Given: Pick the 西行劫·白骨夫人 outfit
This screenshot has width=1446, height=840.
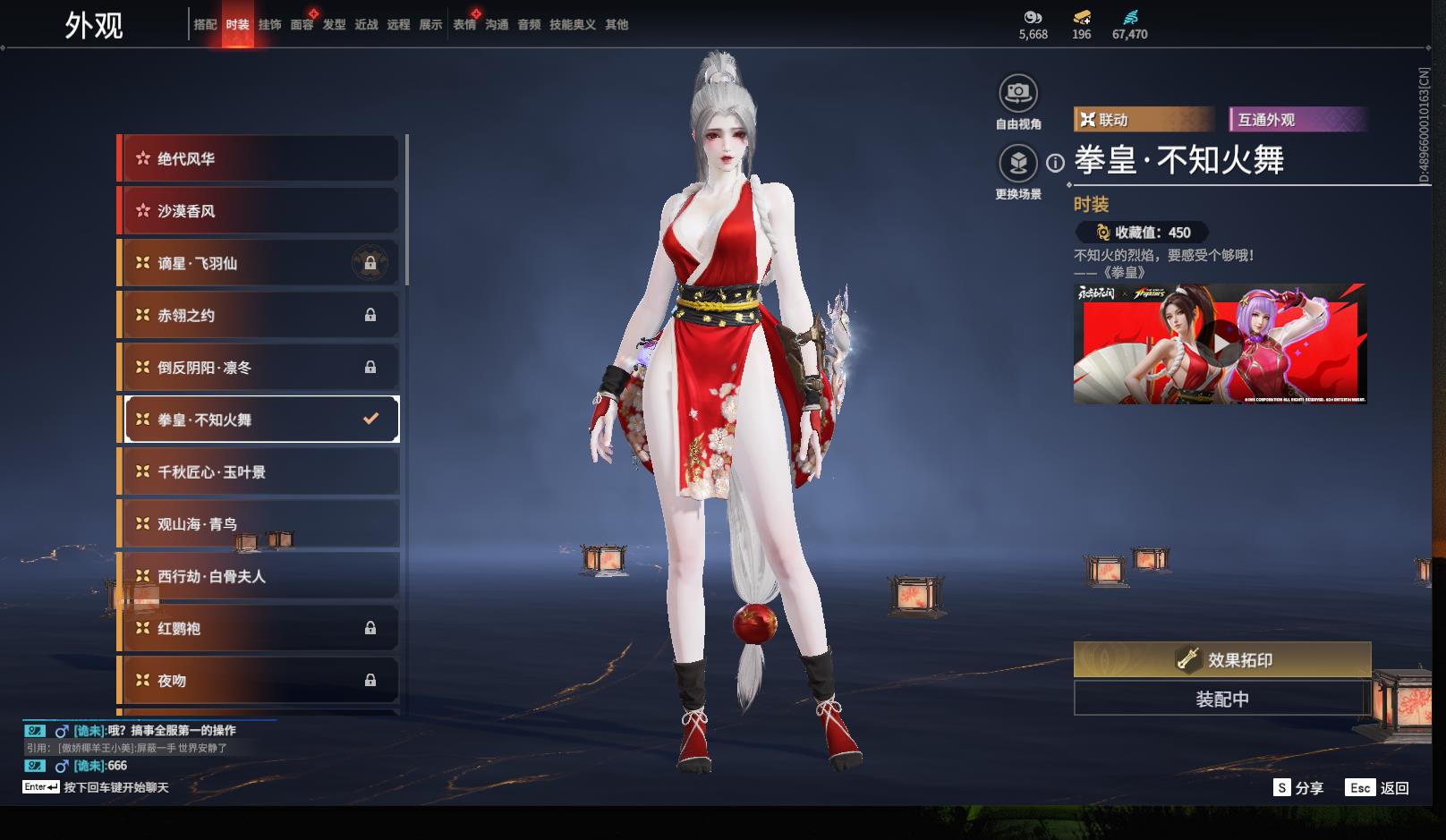Looking at the screenshot, I should coord(259,577).
